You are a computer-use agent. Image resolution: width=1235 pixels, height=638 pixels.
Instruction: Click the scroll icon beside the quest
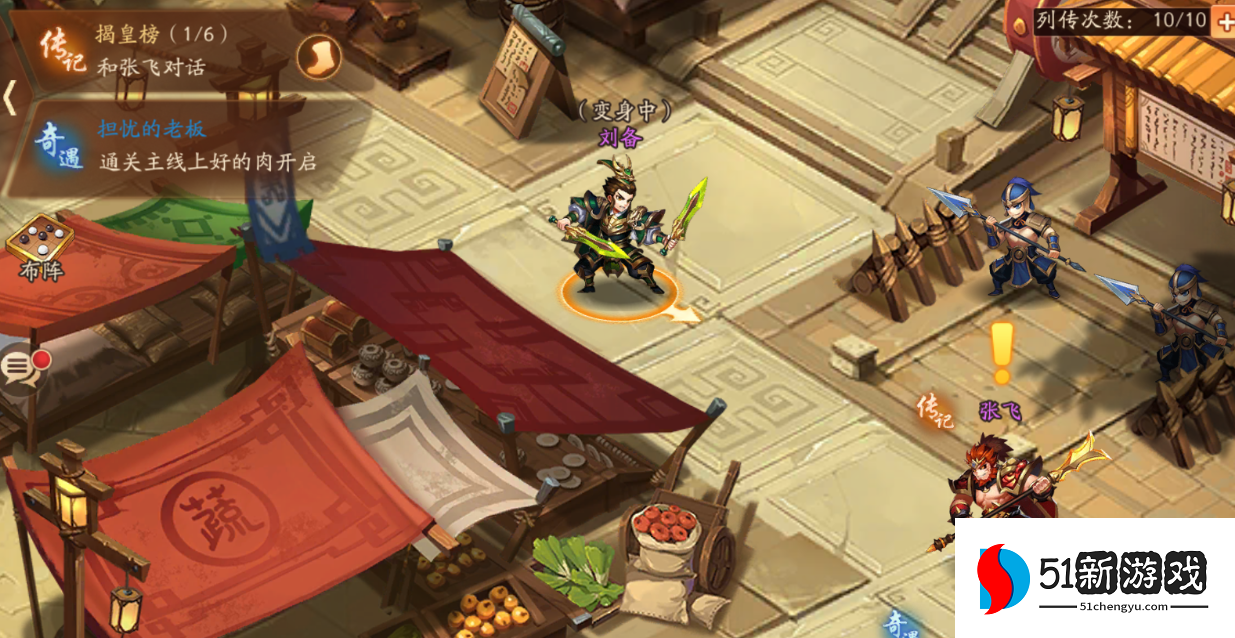(320, 55)
